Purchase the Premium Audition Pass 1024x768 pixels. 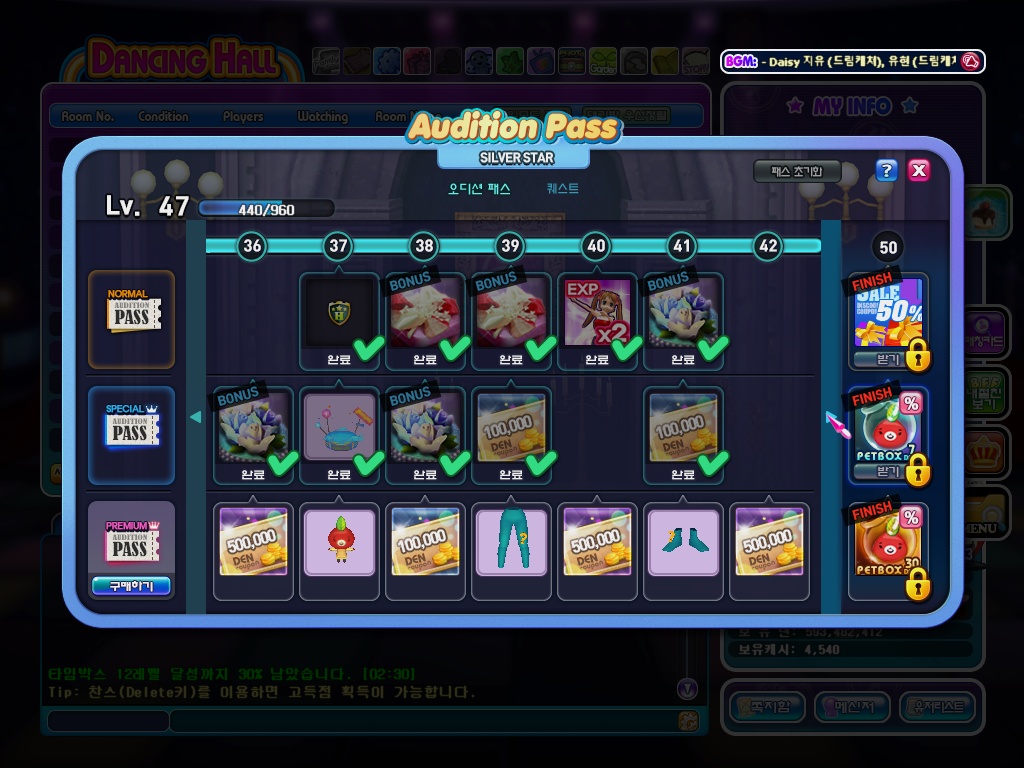tap(131, 586)
